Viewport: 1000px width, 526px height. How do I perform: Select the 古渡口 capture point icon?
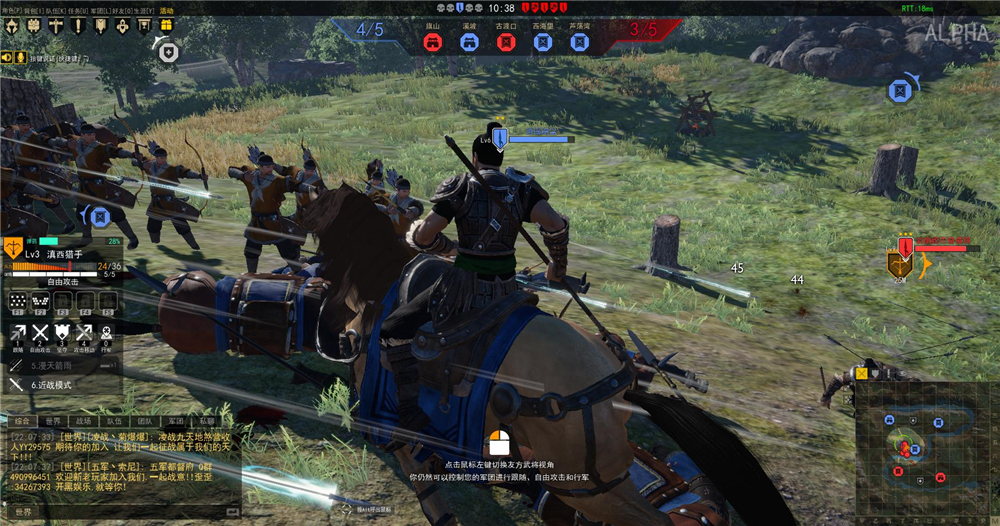point(506,42)
